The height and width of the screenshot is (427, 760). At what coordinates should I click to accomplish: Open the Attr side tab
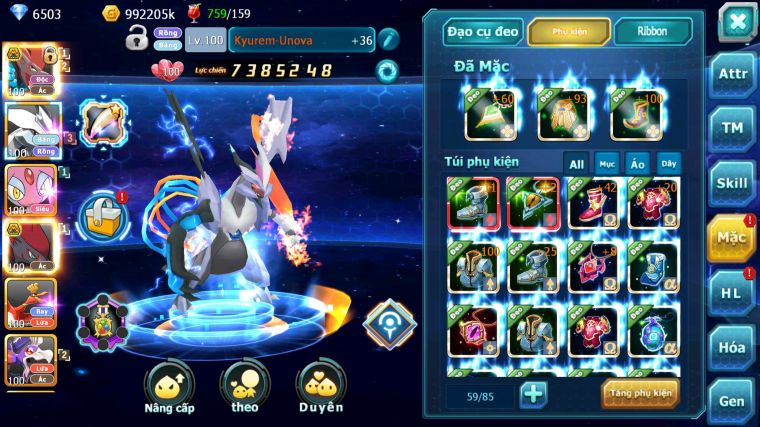pos(733,74)
